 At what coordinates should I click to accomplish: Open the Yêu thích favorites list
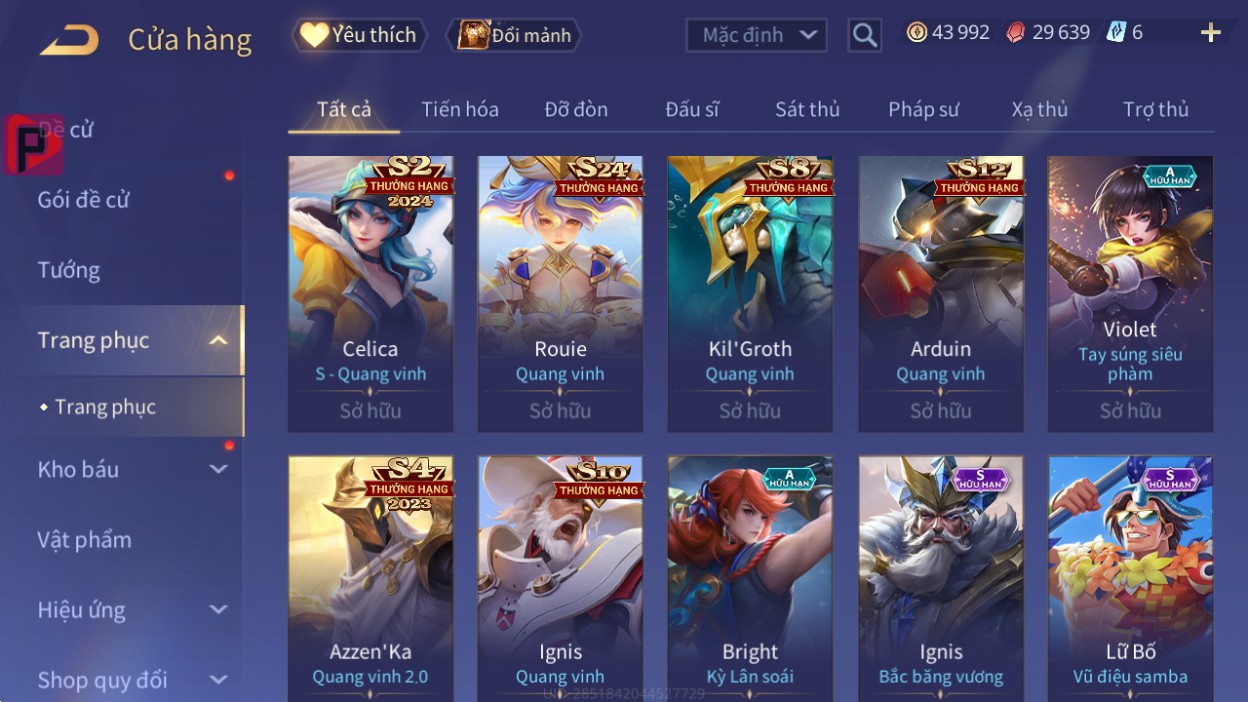point(360,35)
